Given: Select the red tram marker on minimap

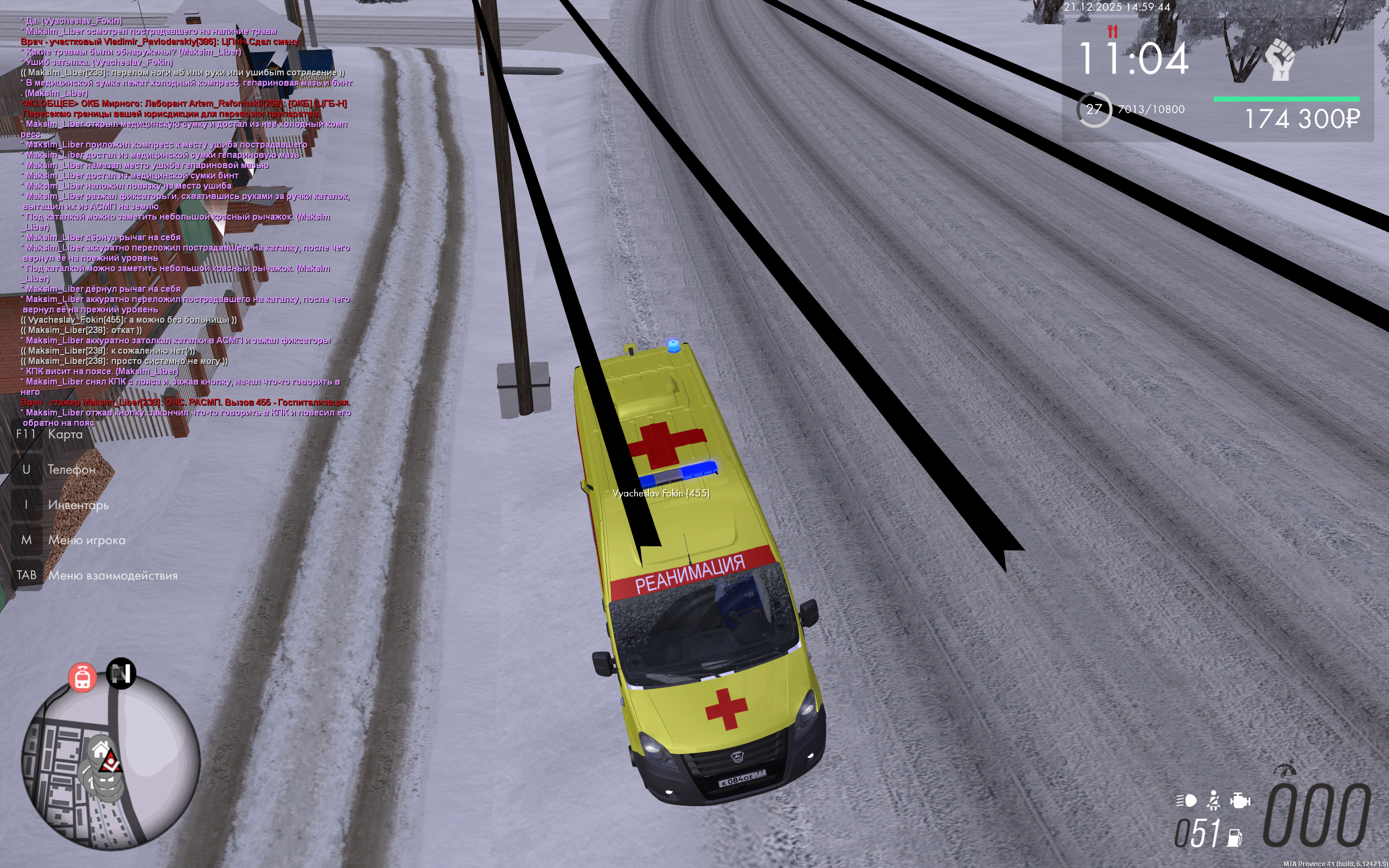Looking at the screenshot, I should click(x=82, y=678).
